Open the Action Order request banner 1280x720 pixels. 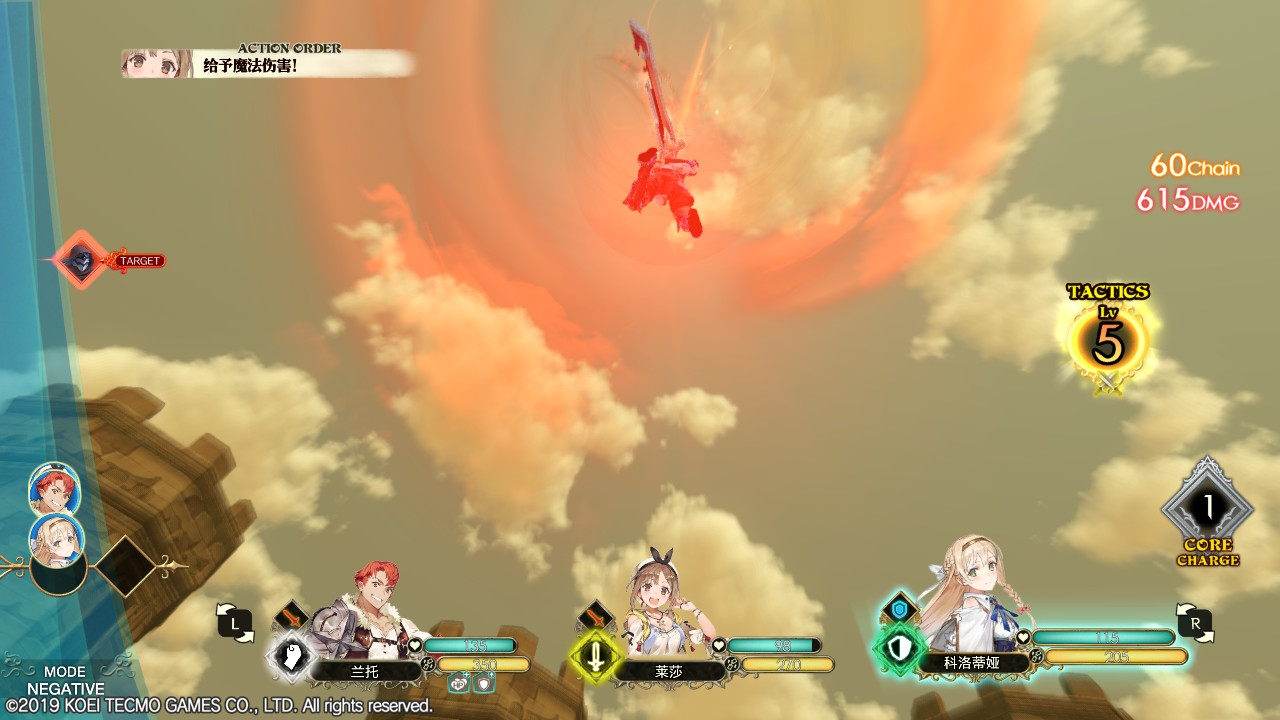tap(268, 64)
